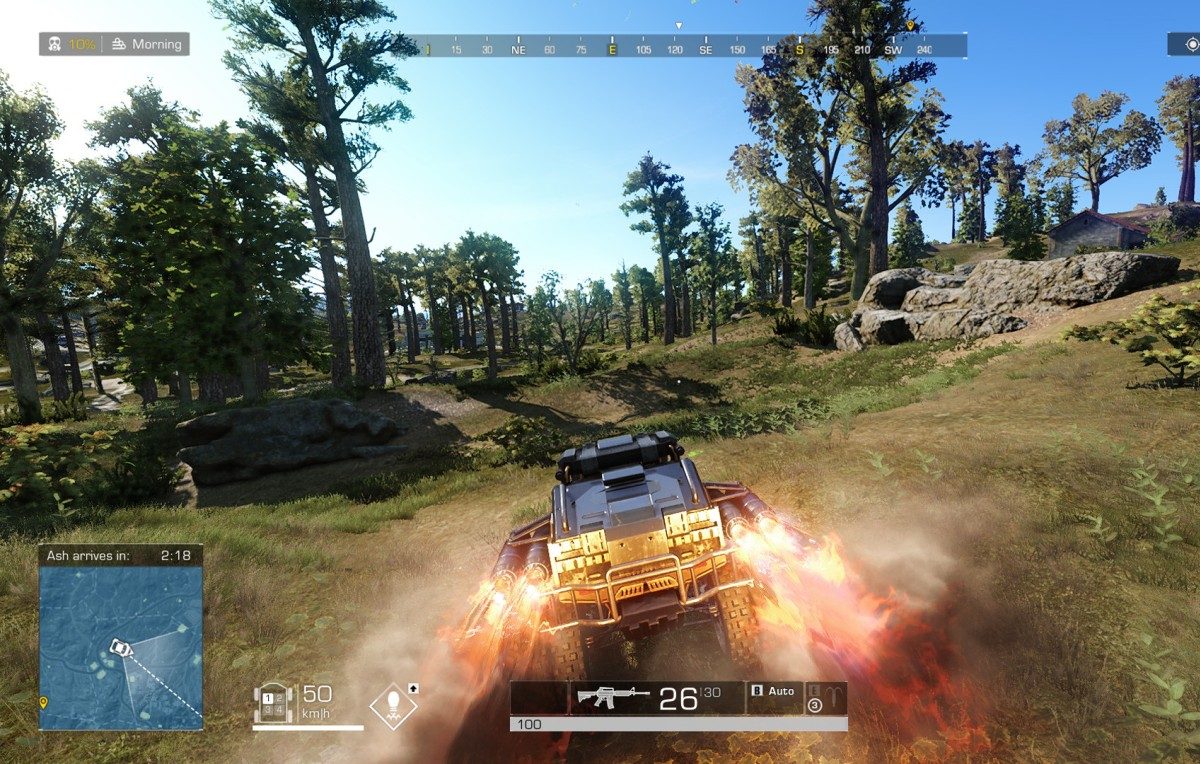Select the empty slot left of rifle

click(x=538, y=697)
